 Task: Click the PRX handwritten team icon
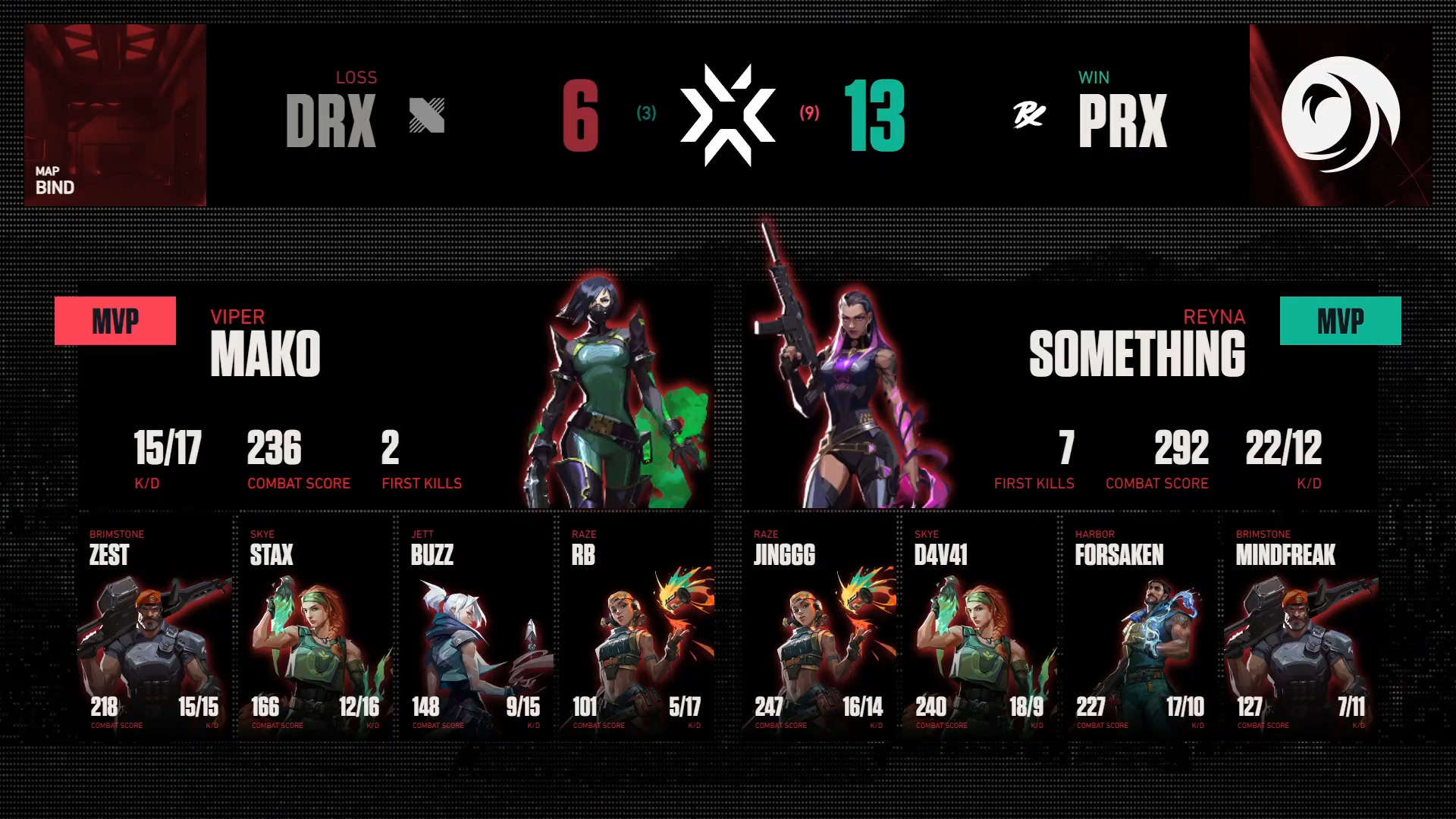(1031, 112)
